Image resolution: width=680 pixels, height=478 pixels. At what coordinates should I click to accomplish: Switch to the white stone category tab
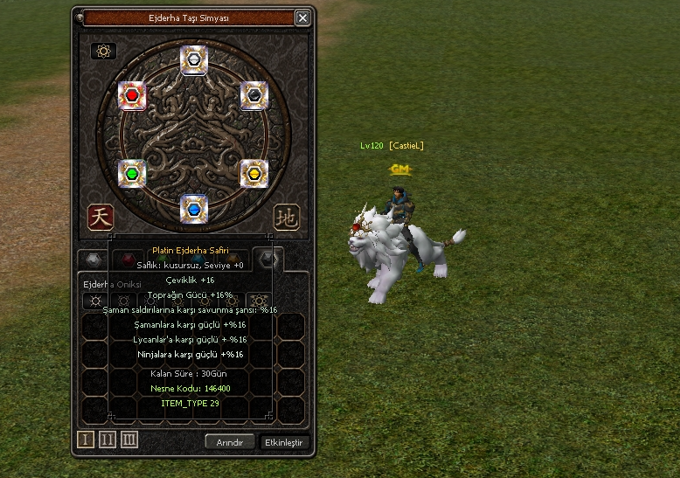click(x=93, y=260)
